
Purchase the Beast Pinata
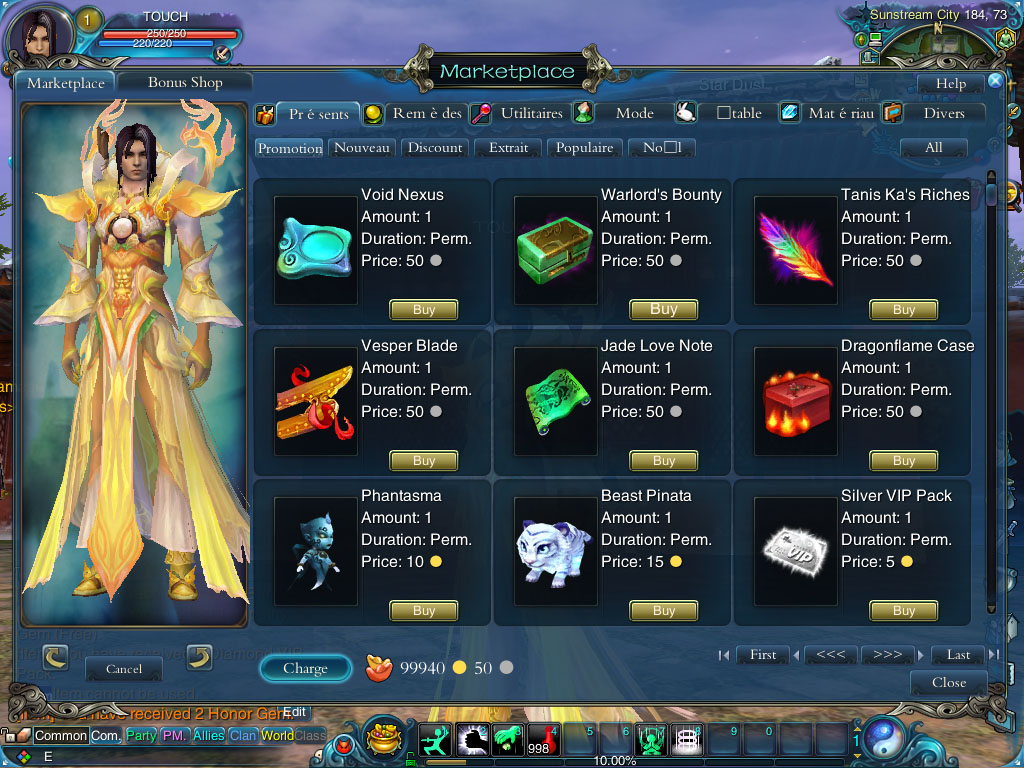[664, 611]
